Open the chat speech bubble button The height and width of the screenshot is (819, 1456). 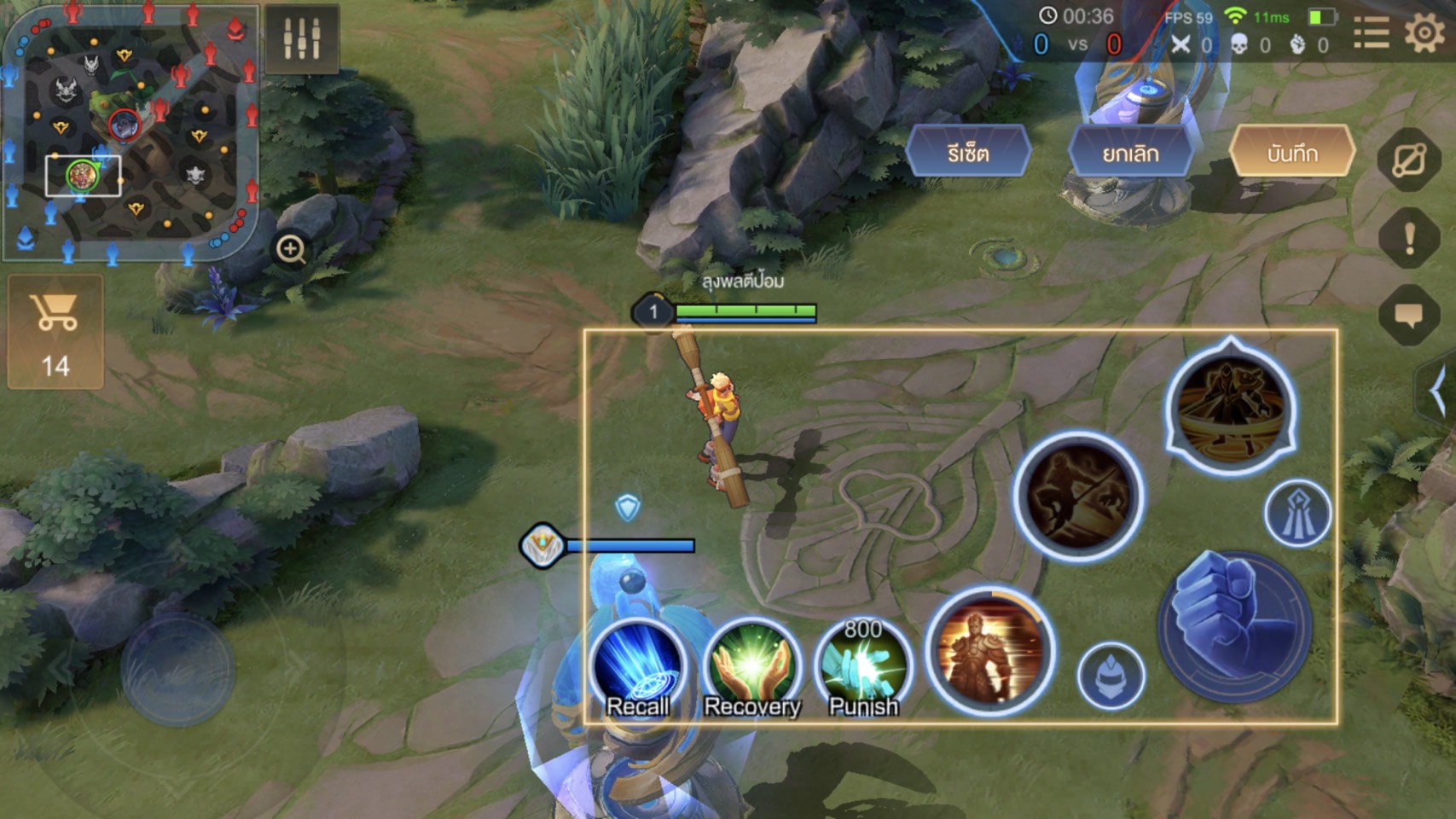[1409, 316]
